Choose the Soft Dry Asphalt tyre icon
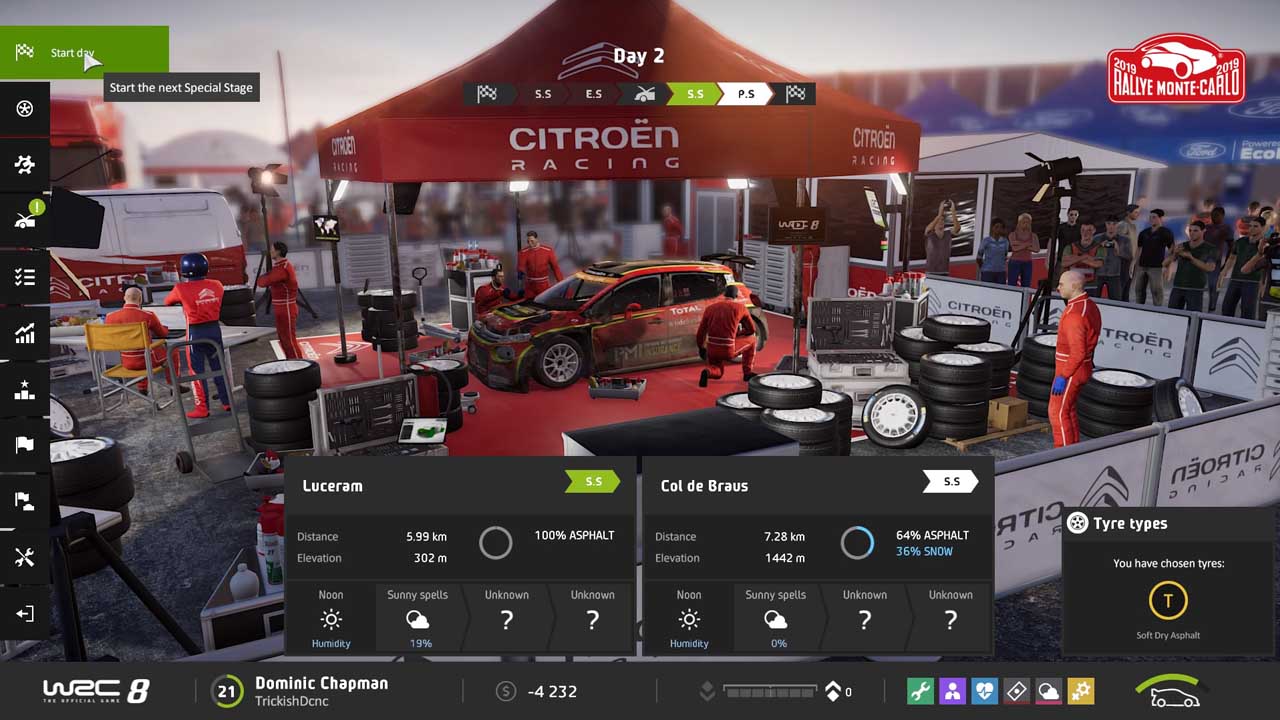This screenshot has height=720, width=1280. (x=1167, y=601)
